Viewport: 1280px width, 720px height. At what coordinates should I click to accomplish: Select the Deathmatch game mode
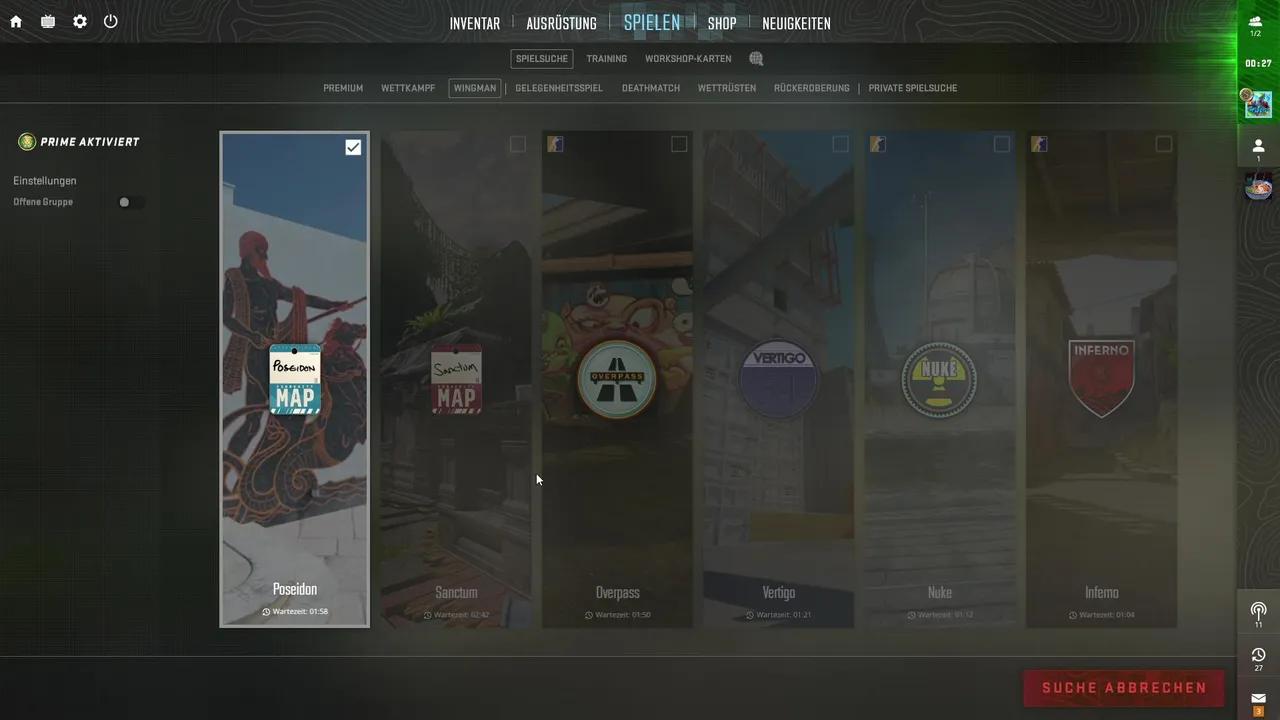point(651,88)
